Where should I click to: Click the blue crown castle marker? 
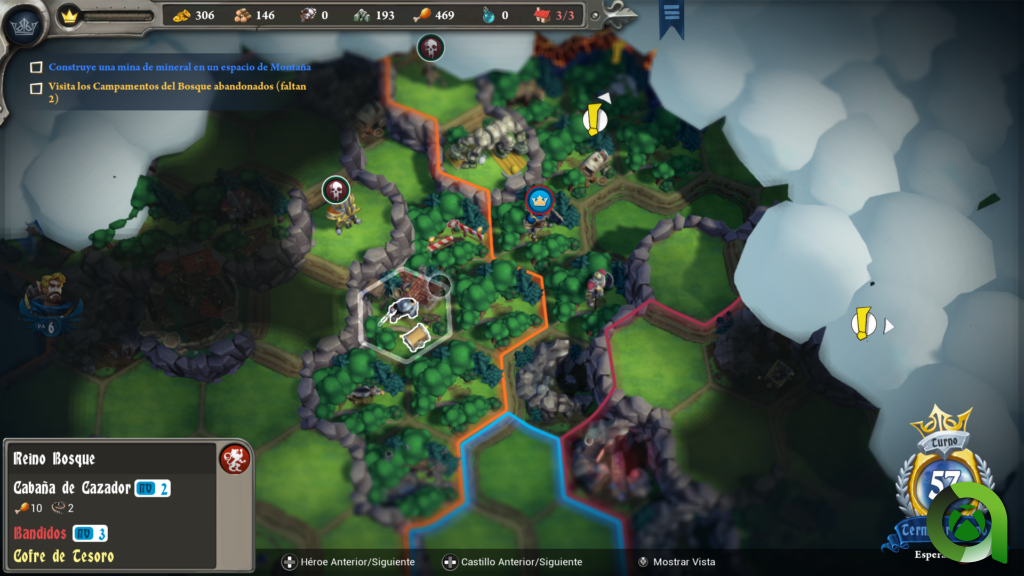pos(540,200)
